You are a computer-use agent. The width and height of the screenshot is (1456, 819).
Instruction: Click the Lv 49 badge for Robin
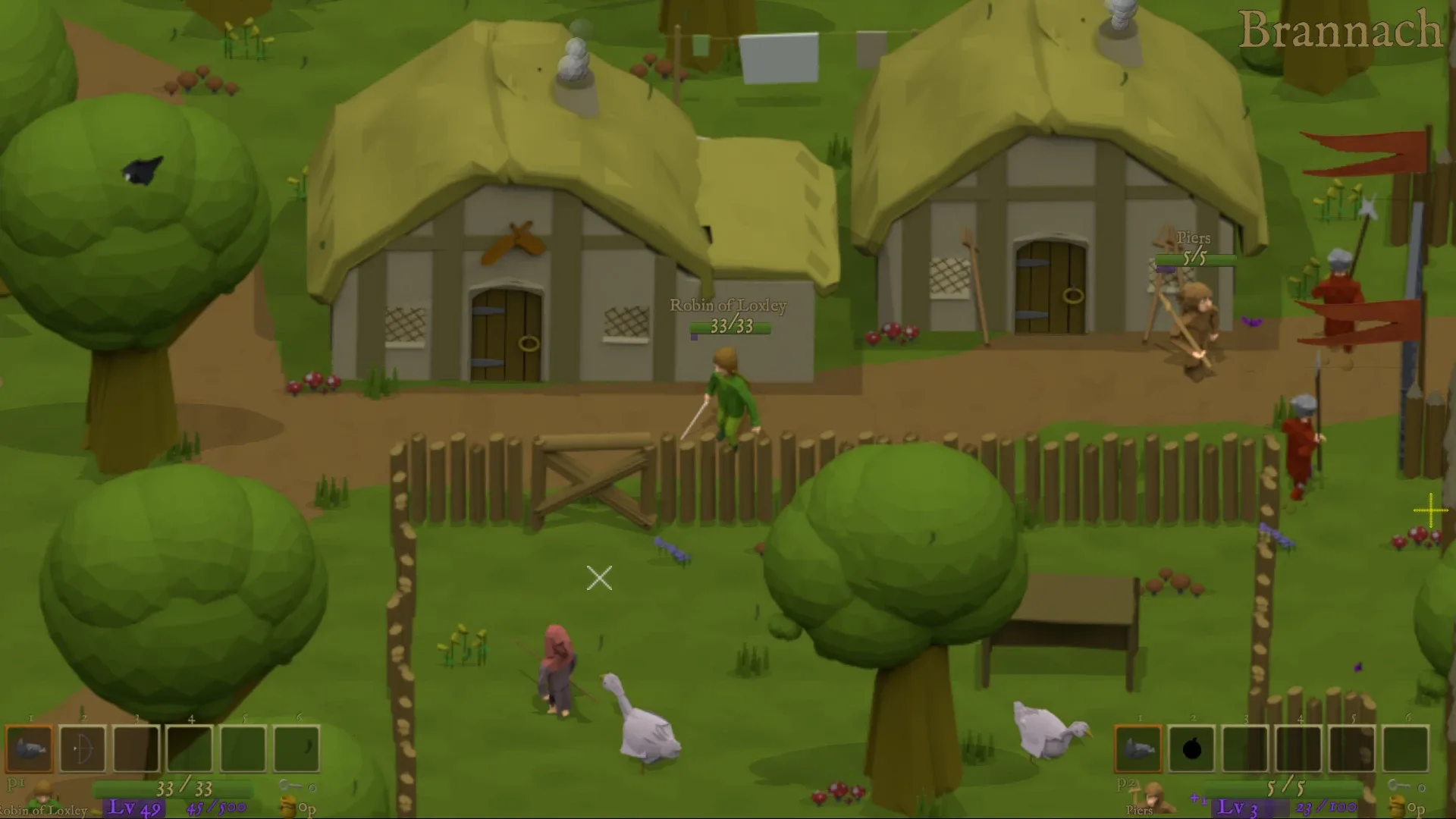[x=133, y=808]
